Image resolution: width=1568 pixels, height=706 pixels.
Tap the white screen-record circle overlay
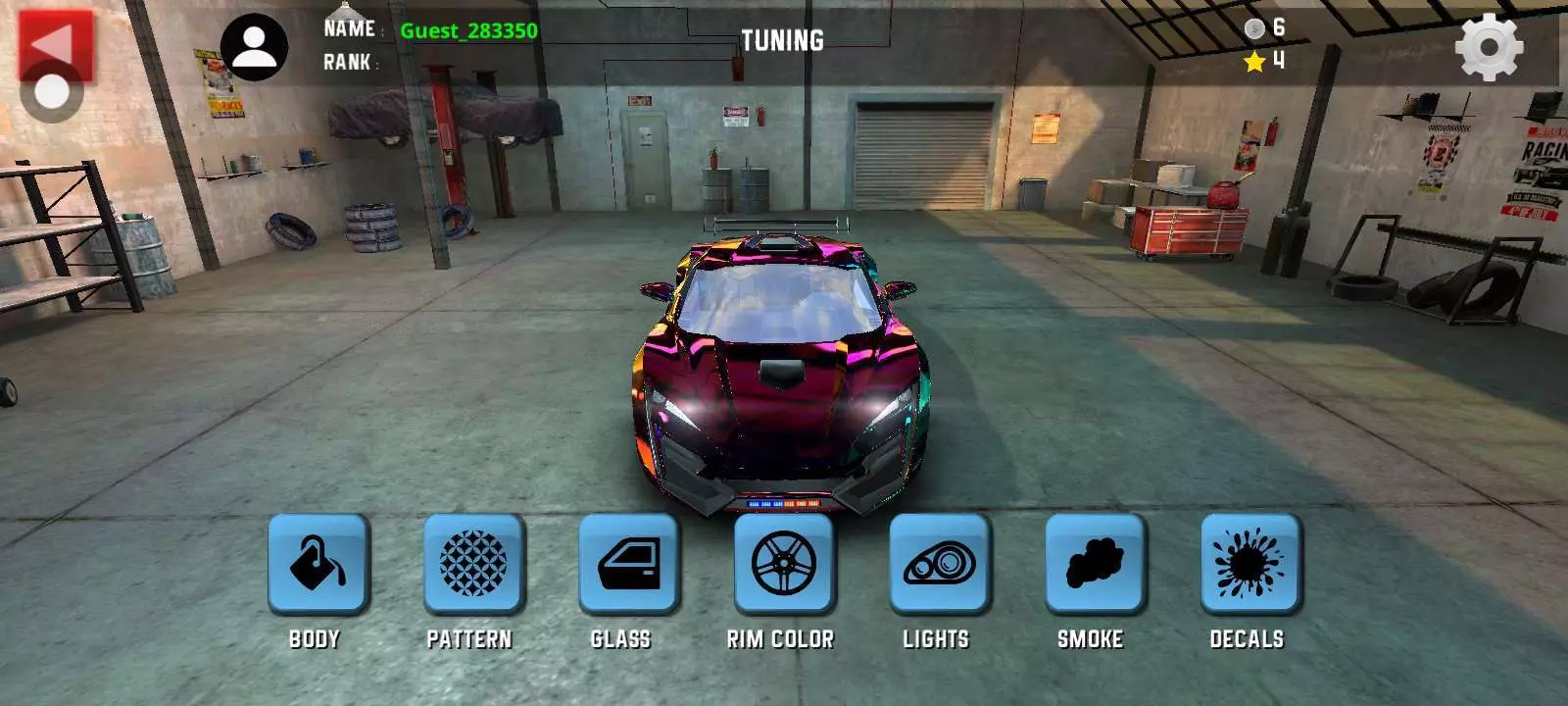tap(51, 93)
